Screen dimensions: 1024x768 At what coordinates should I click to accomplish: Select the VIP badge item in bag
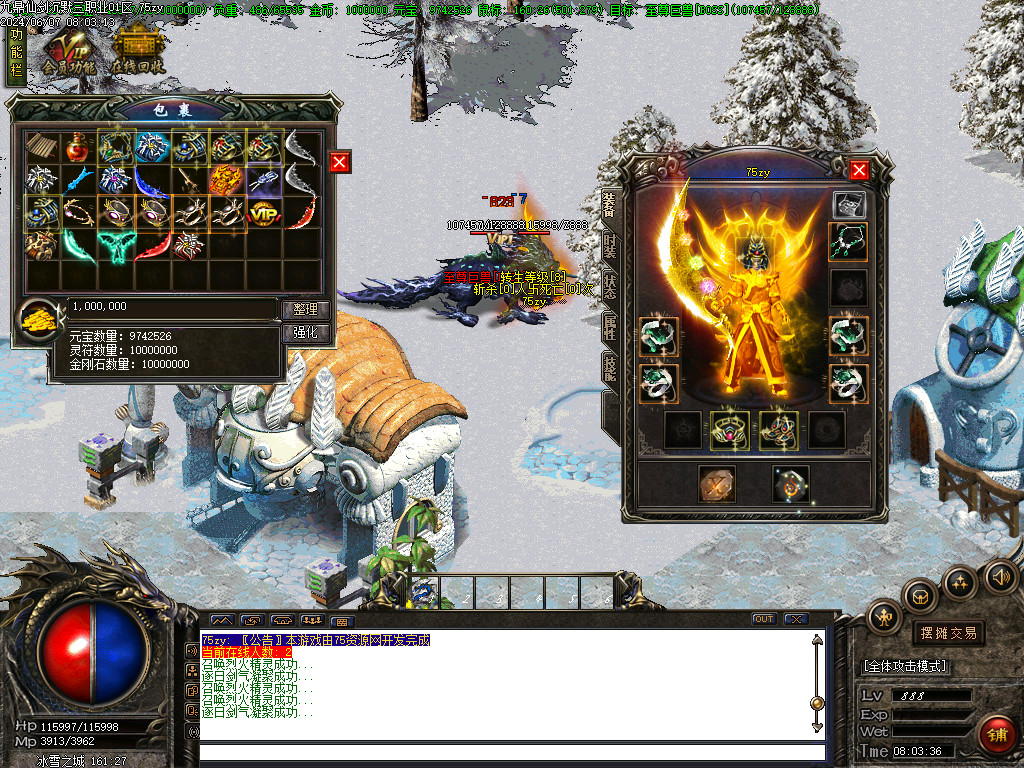[263, 212]
